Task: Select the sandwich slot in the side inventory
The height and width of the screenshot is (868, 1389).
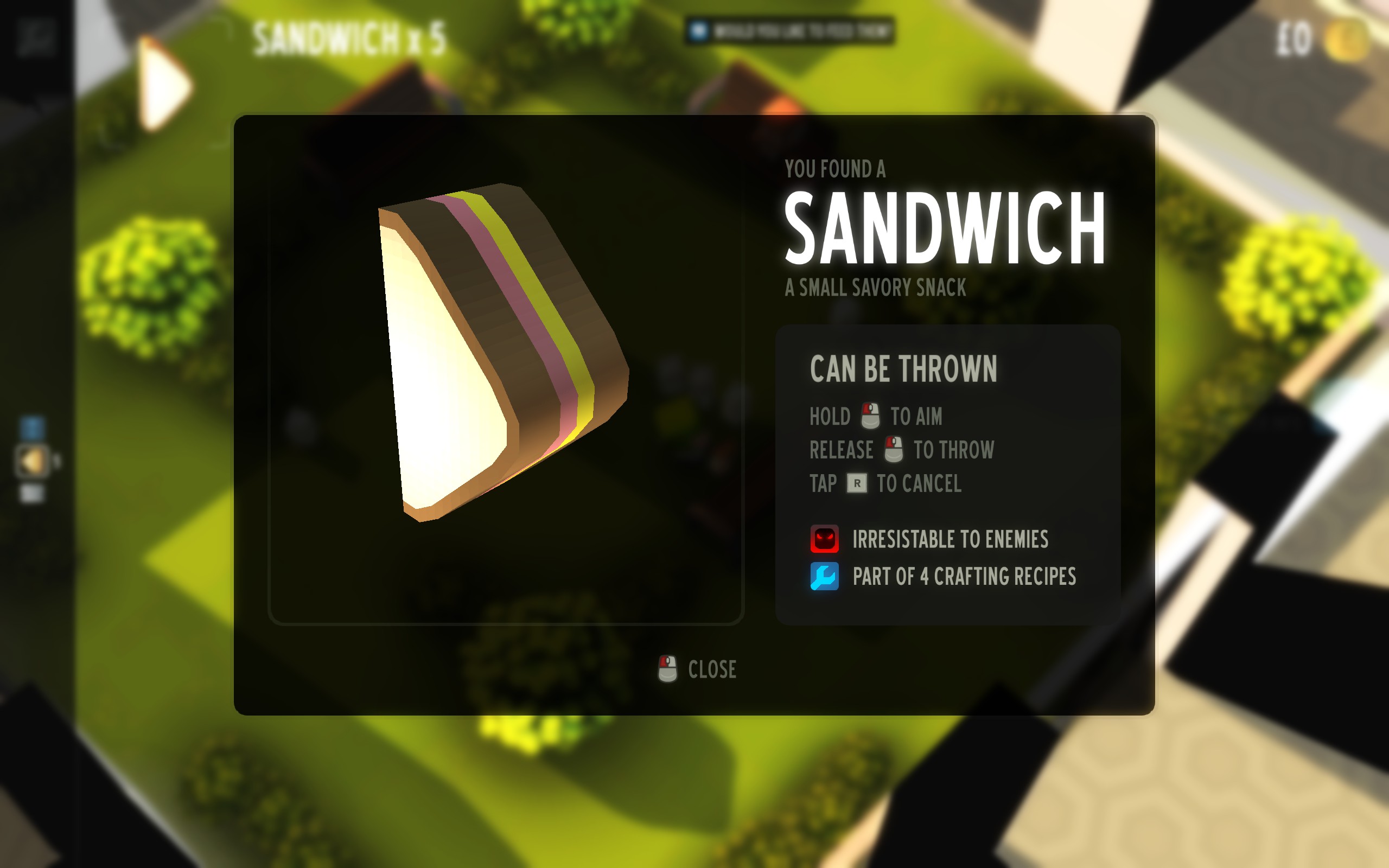Action: (32, 461)
